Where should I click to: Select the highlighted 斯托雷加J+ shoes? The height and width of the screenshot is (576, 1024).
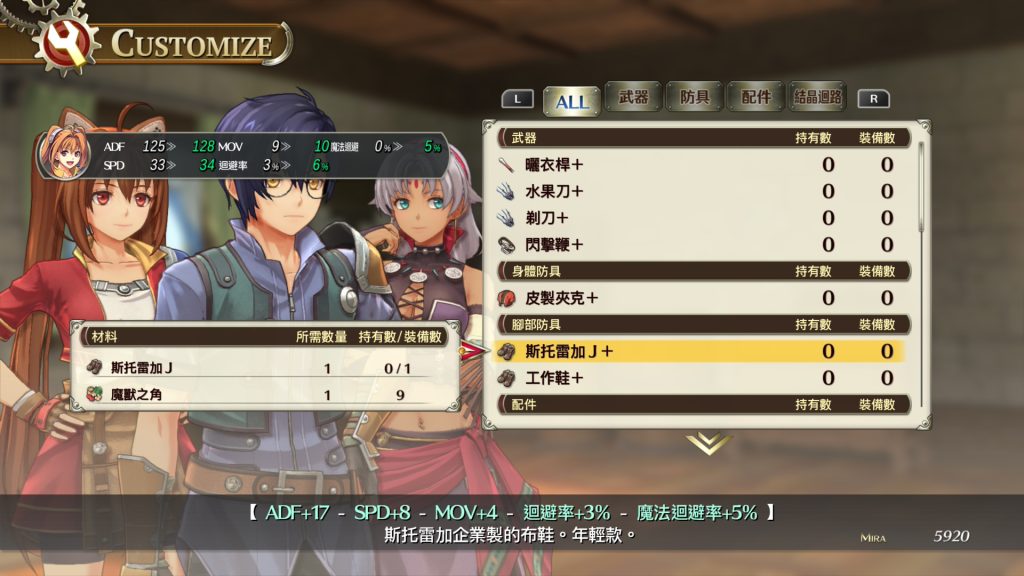(700, 351)
